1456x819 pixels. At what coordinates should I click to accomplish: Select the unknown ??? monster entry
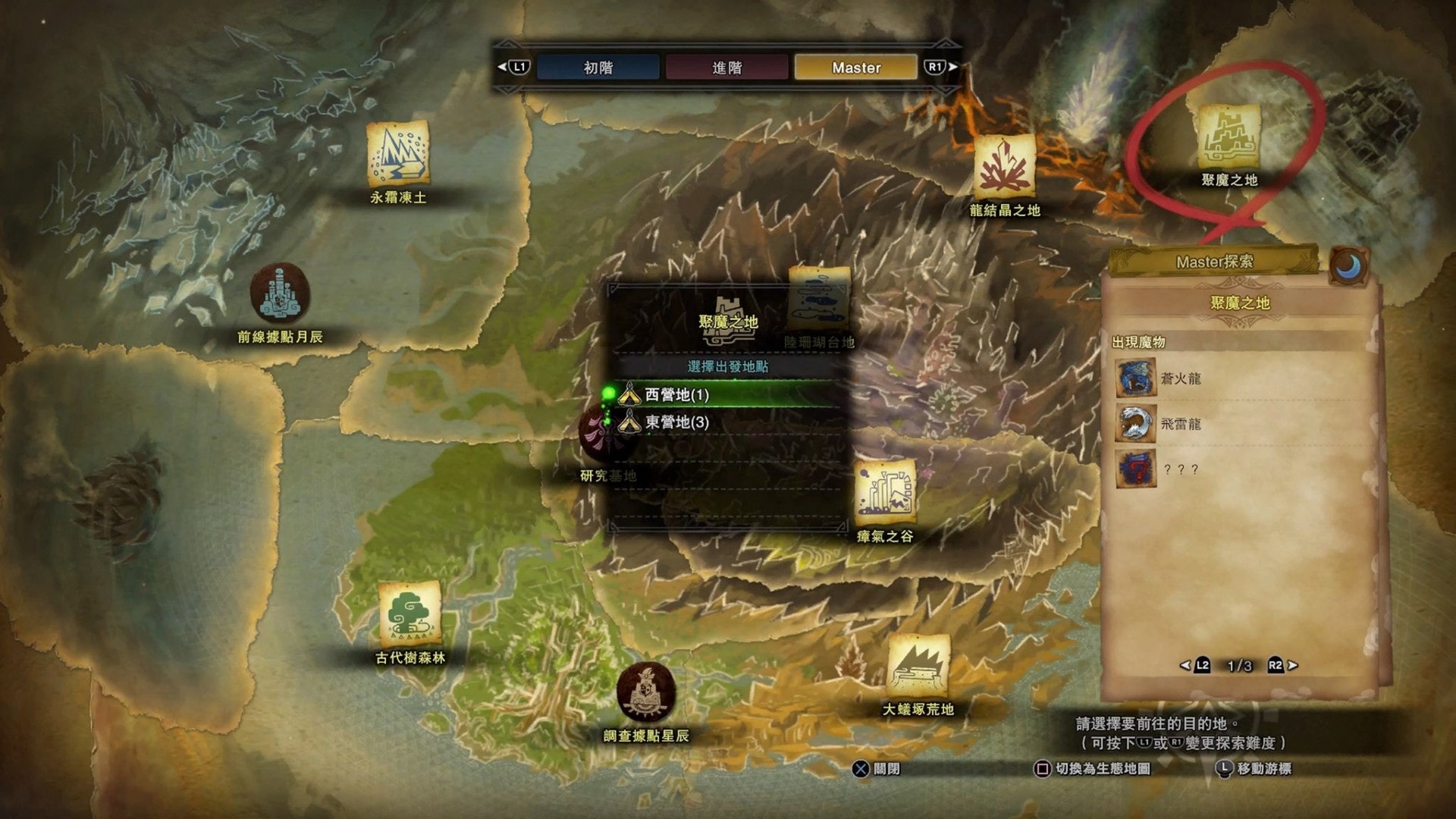click(x=1180, y=469)
